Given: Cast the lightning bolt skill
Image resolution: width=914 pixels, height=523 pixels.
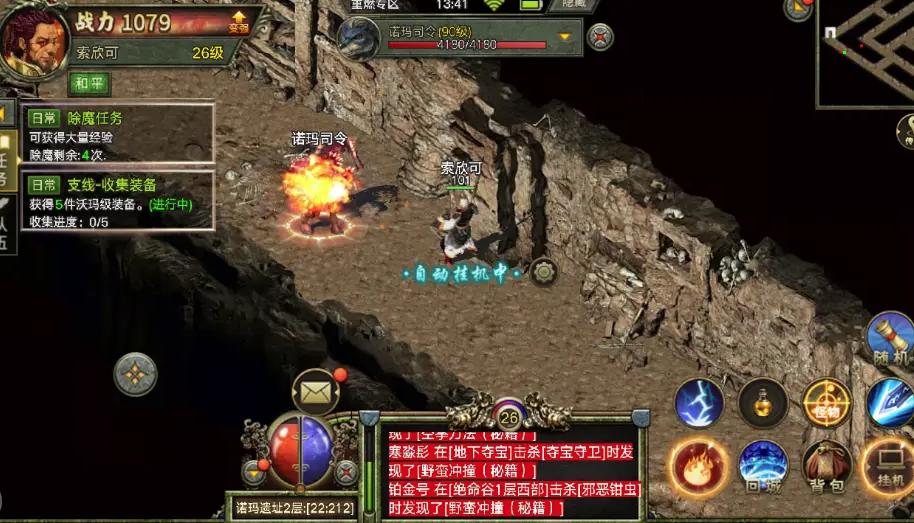Looking at the screenshot, I should [x=699, y=403].
